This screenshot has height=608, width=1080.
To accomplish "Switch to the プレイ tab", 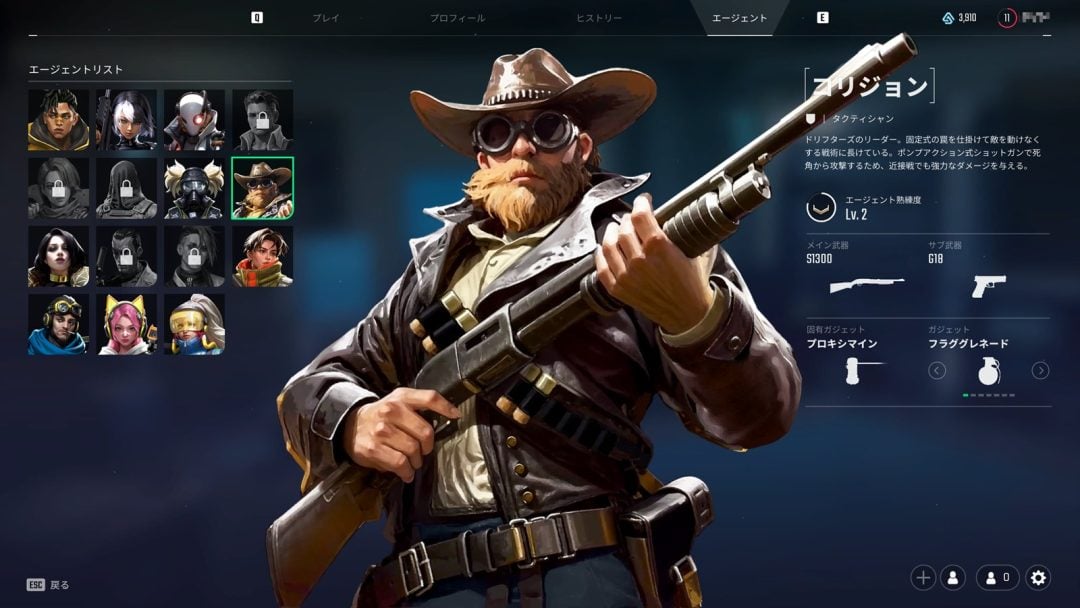I will 326,18.
